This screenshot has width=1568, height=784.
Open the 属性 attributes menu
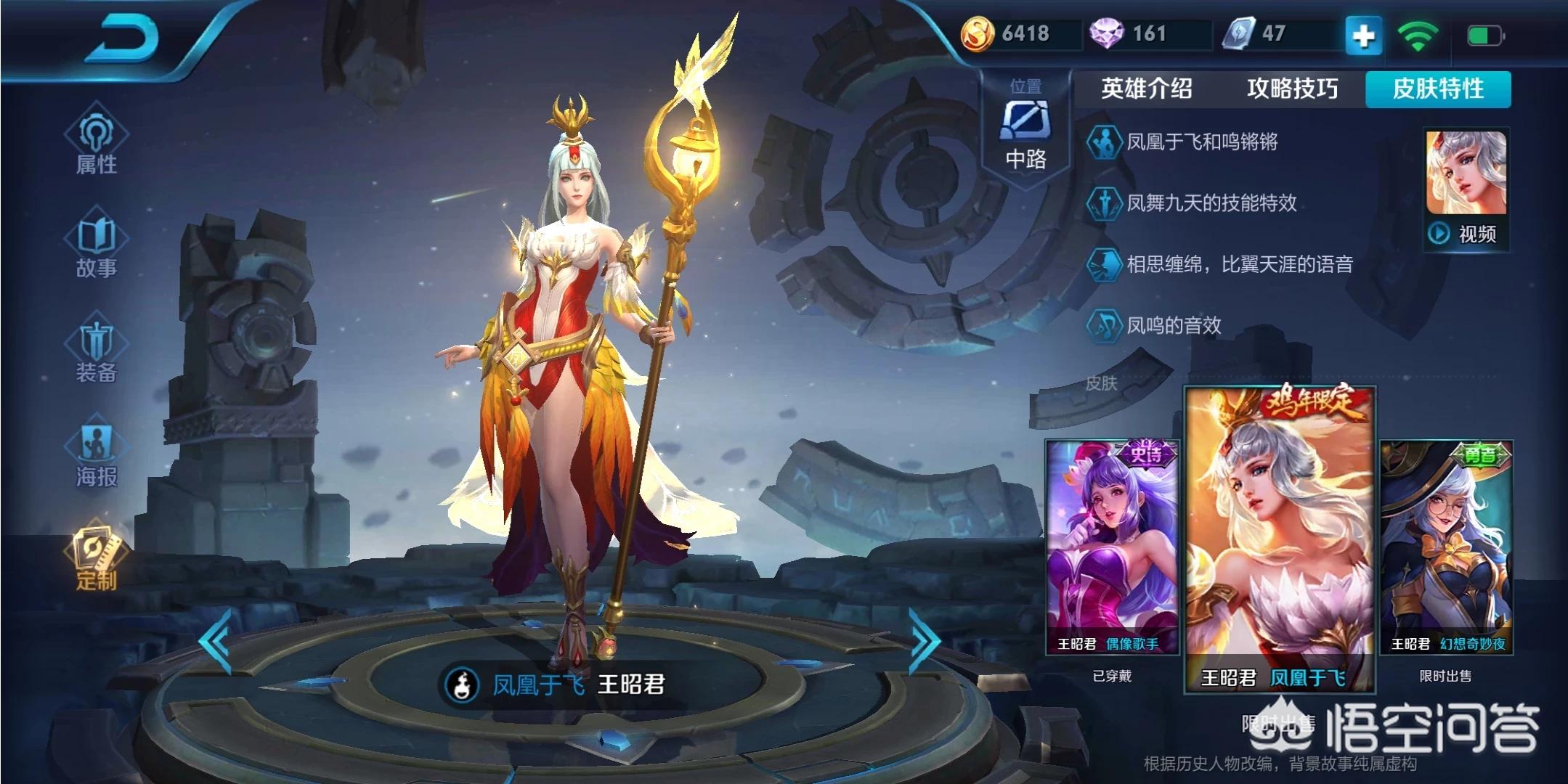point(96,143)
